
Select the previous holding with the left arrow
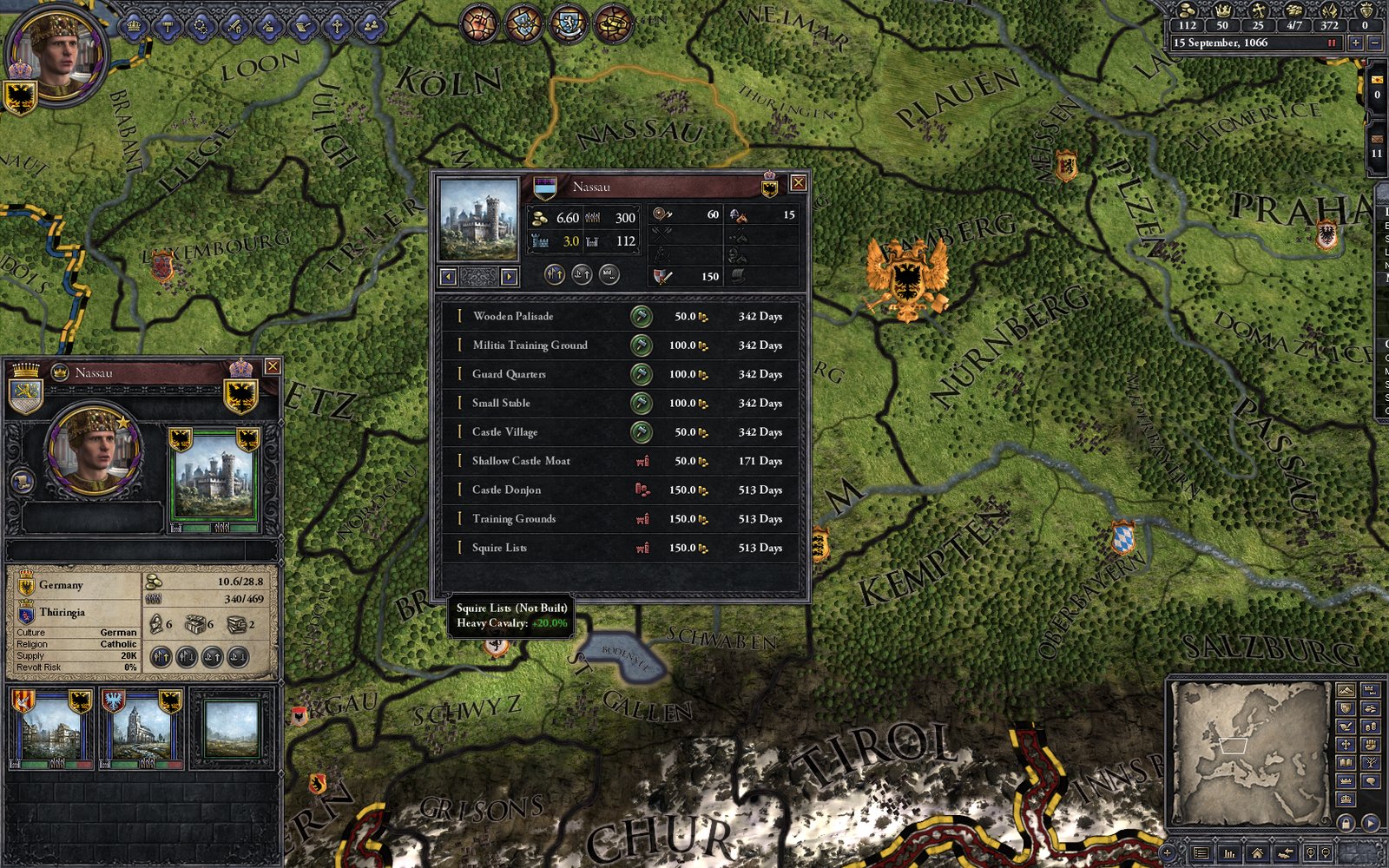(x=447, y=276)
